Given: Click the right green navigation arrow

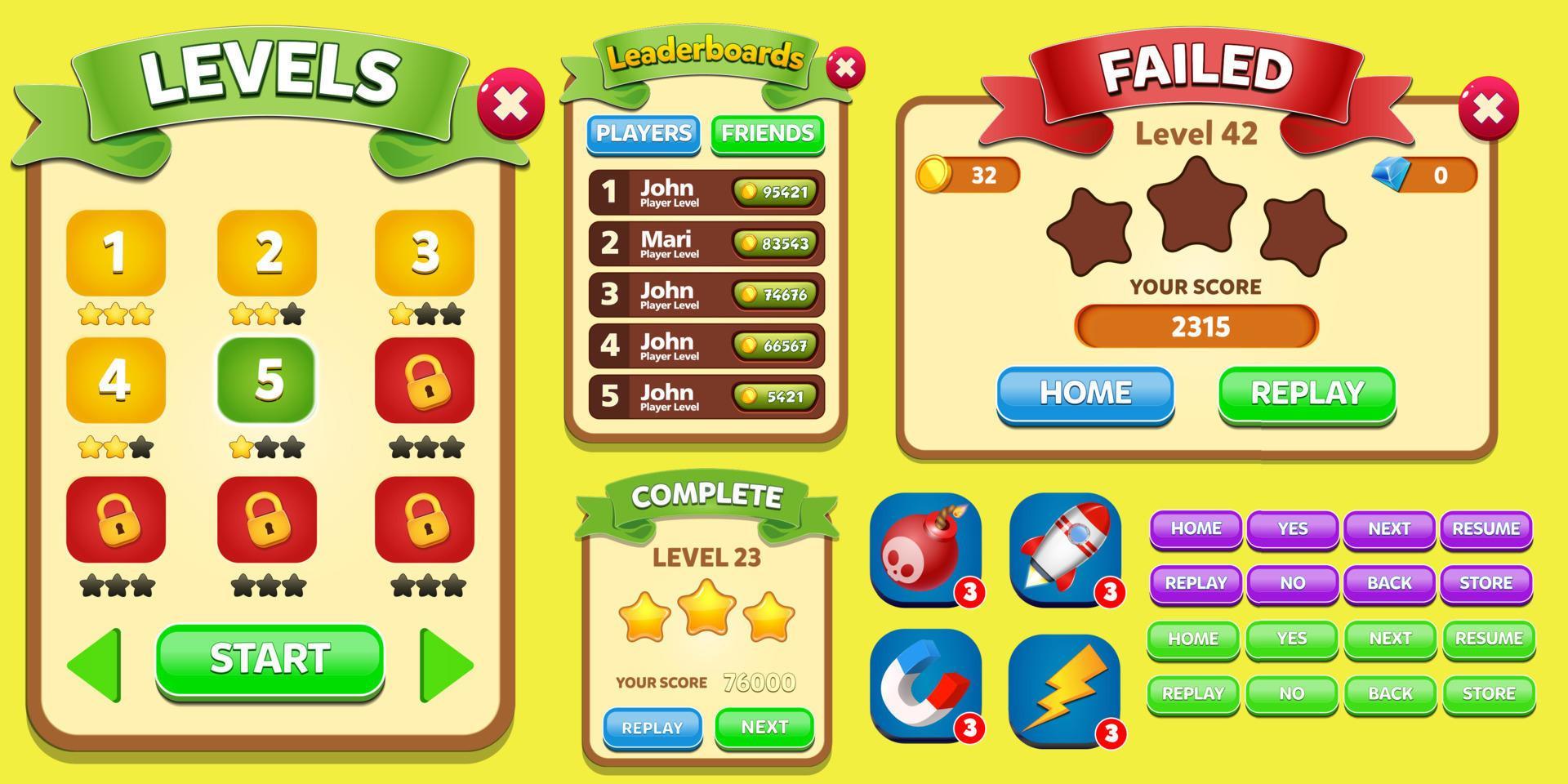Looking at the screenshot, I should (x=445, y=664).
